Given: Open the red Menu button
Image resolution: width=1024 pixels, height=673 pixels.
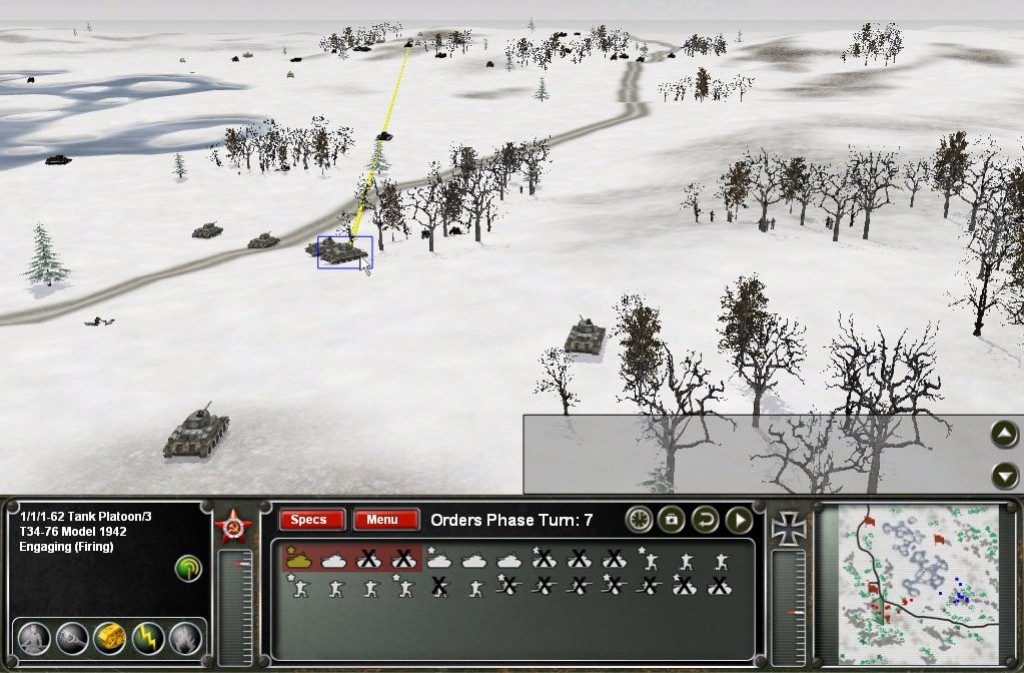Looking at the screenshot, I should pyautogui.click(x=385, y=520).
